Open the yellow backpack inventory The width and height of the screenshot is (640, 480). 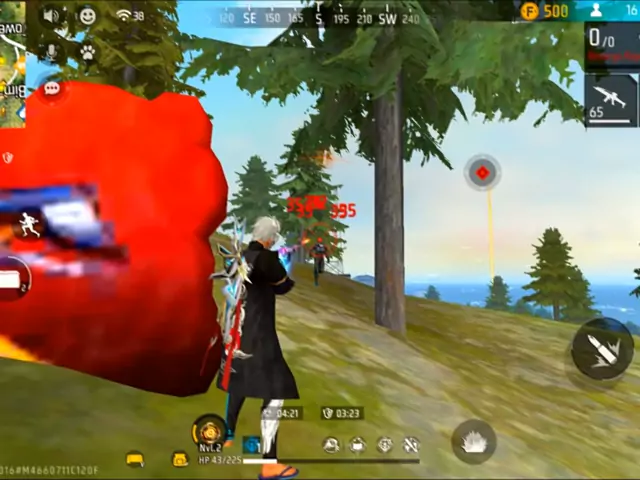coord(180,459)
